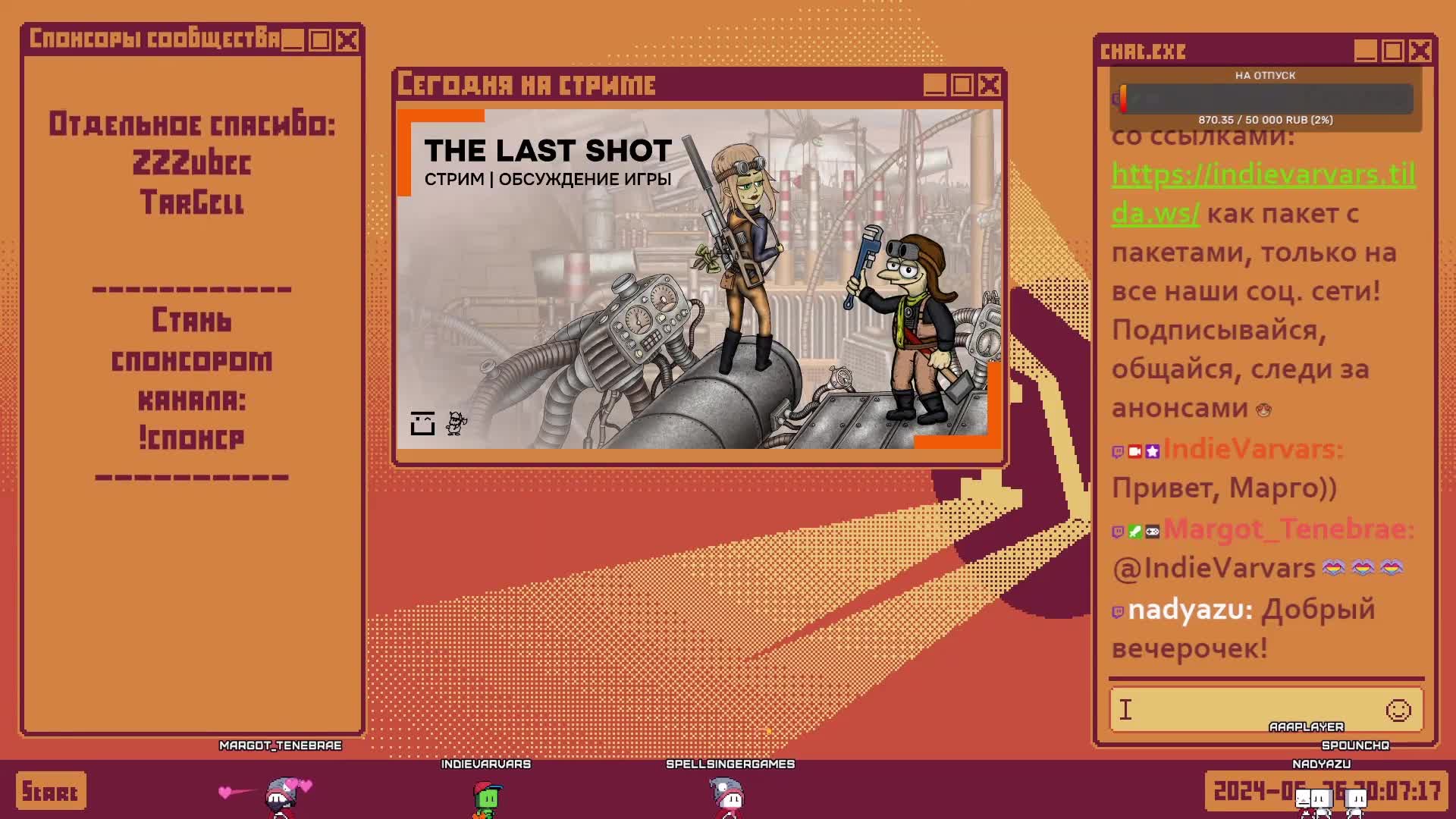
Task: Click the purple star badge next to IndieVarvars
Action: 1153,452
